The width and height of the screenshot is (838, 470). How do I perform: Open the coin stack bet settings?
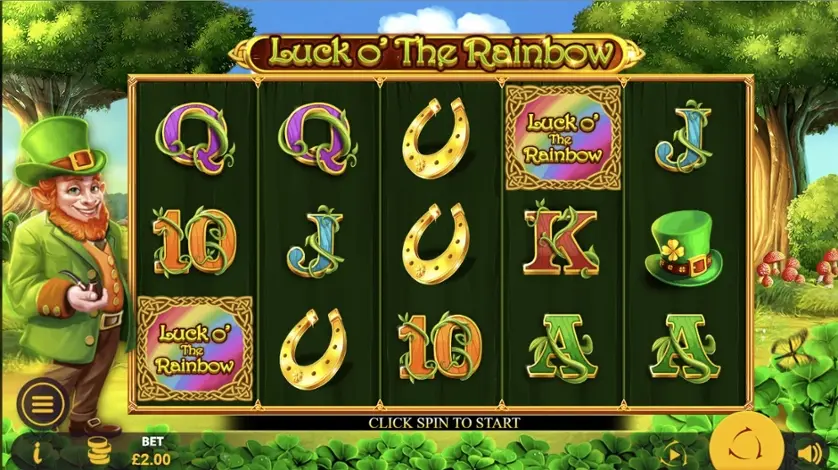[x=98, y=451]
